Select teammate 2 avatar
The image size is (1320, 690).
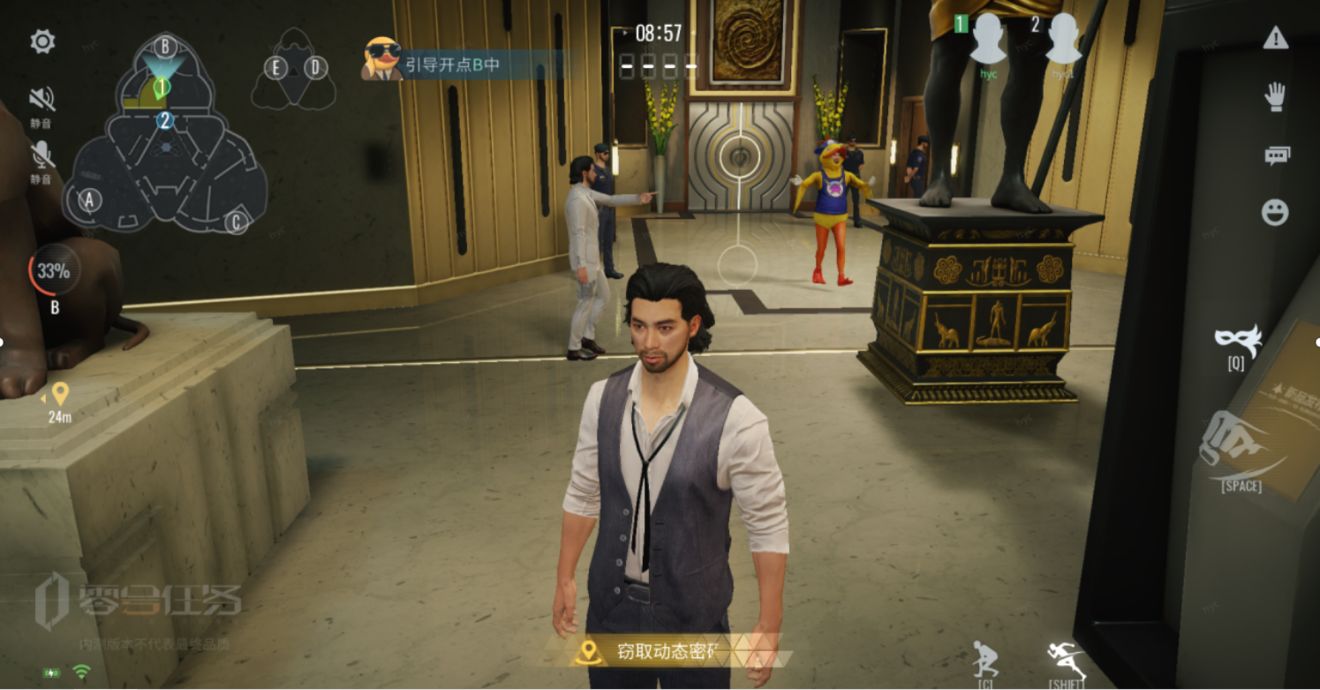(x=1063, y=41)
